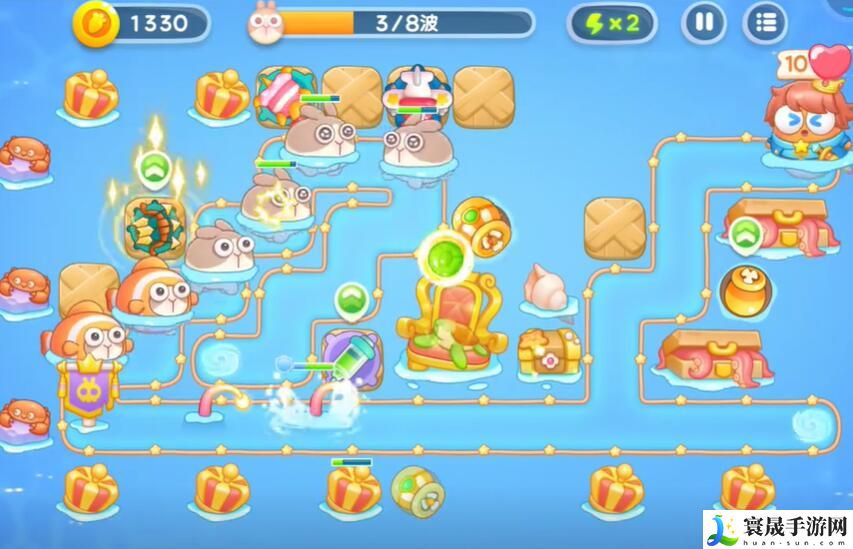This screenshot has height=549, width=853.
Task: Tap the upgrade arrow above the green bottle tower
Action: [x=350, y=298]
